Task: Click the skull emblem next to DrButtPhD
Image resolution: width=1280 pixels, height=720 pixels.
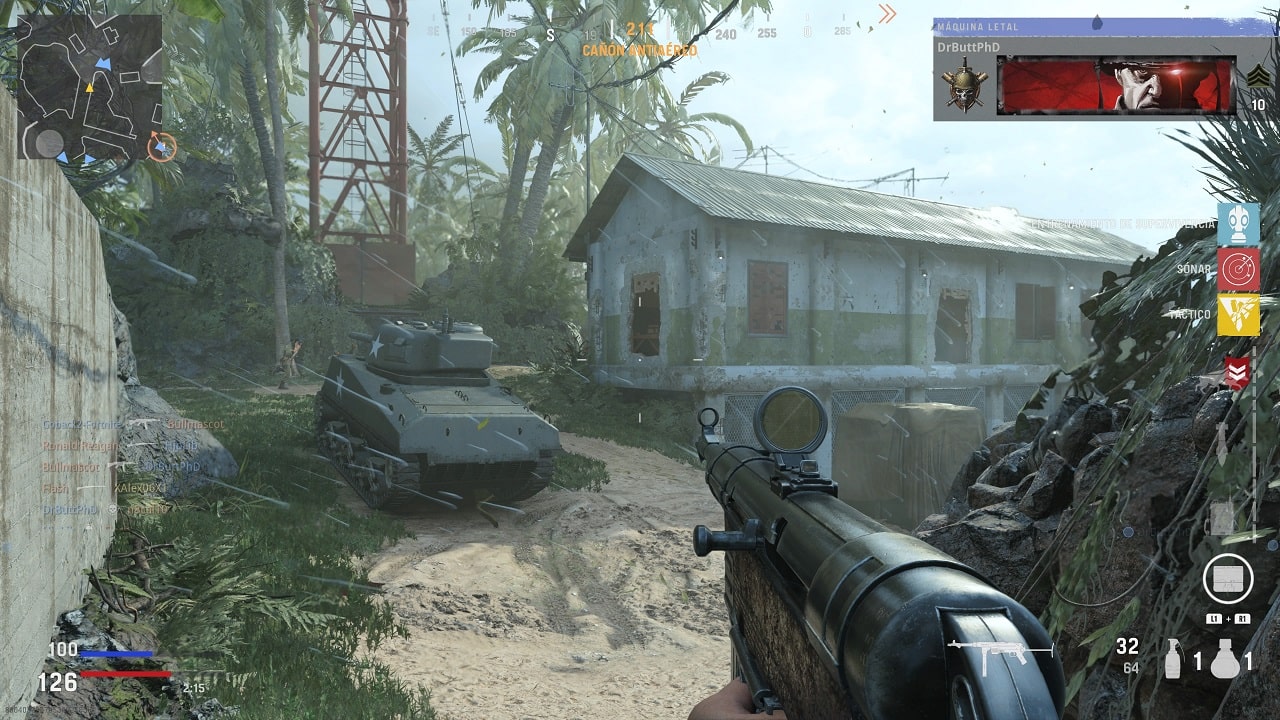Action: 965,85
